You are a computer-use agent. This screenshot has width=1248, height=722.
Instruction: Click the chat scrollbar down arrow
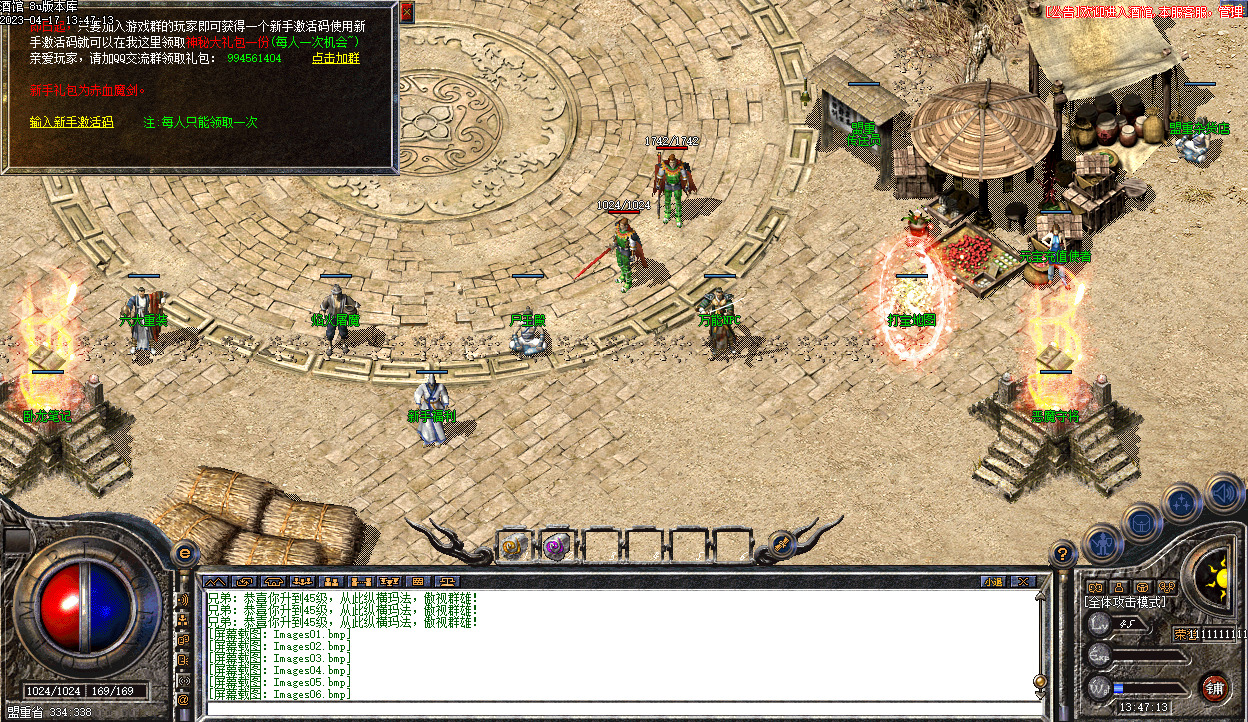click(x=1040, y=696)
